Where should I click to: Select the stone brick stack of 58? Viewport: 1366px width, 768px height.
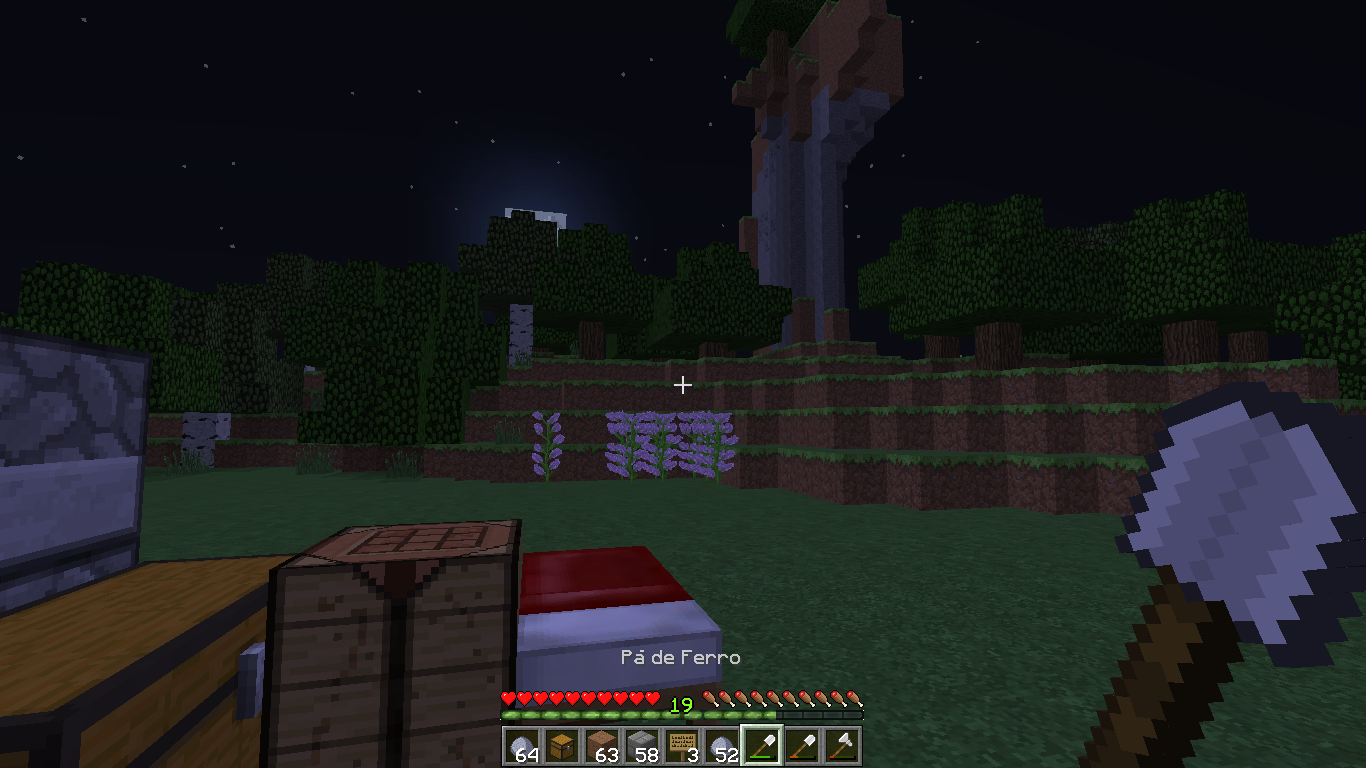[x=642, y=746]
